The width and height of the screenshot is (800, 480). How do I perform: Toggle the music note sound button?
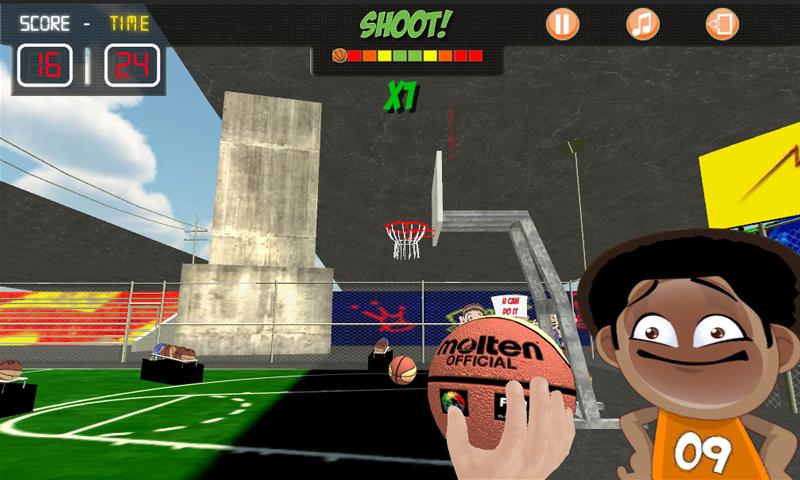pyautogui.click(x=641, y=23)
